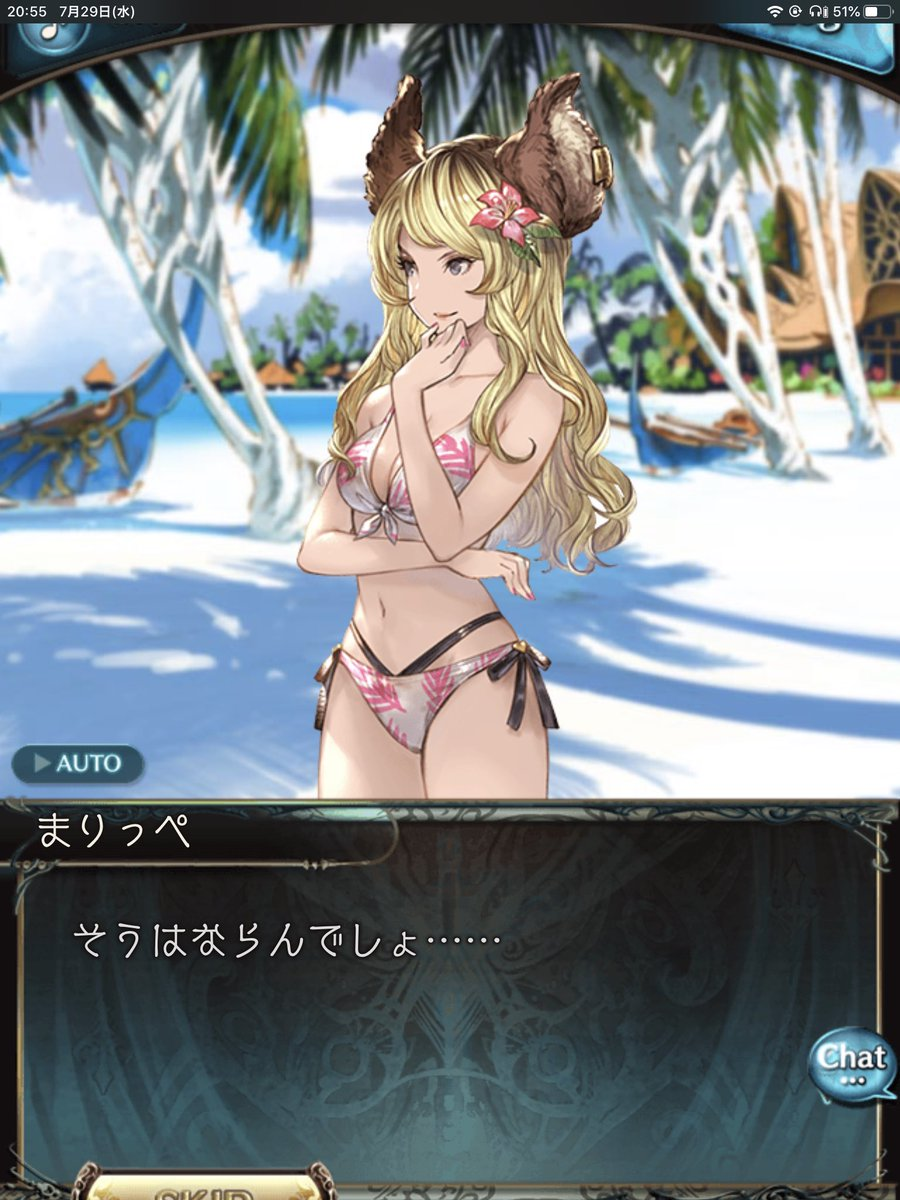Toggle AUTO dialogue playback
The height and width of the screenshot is (1200, 900).
pyautogui.click(x=78, y=764)
